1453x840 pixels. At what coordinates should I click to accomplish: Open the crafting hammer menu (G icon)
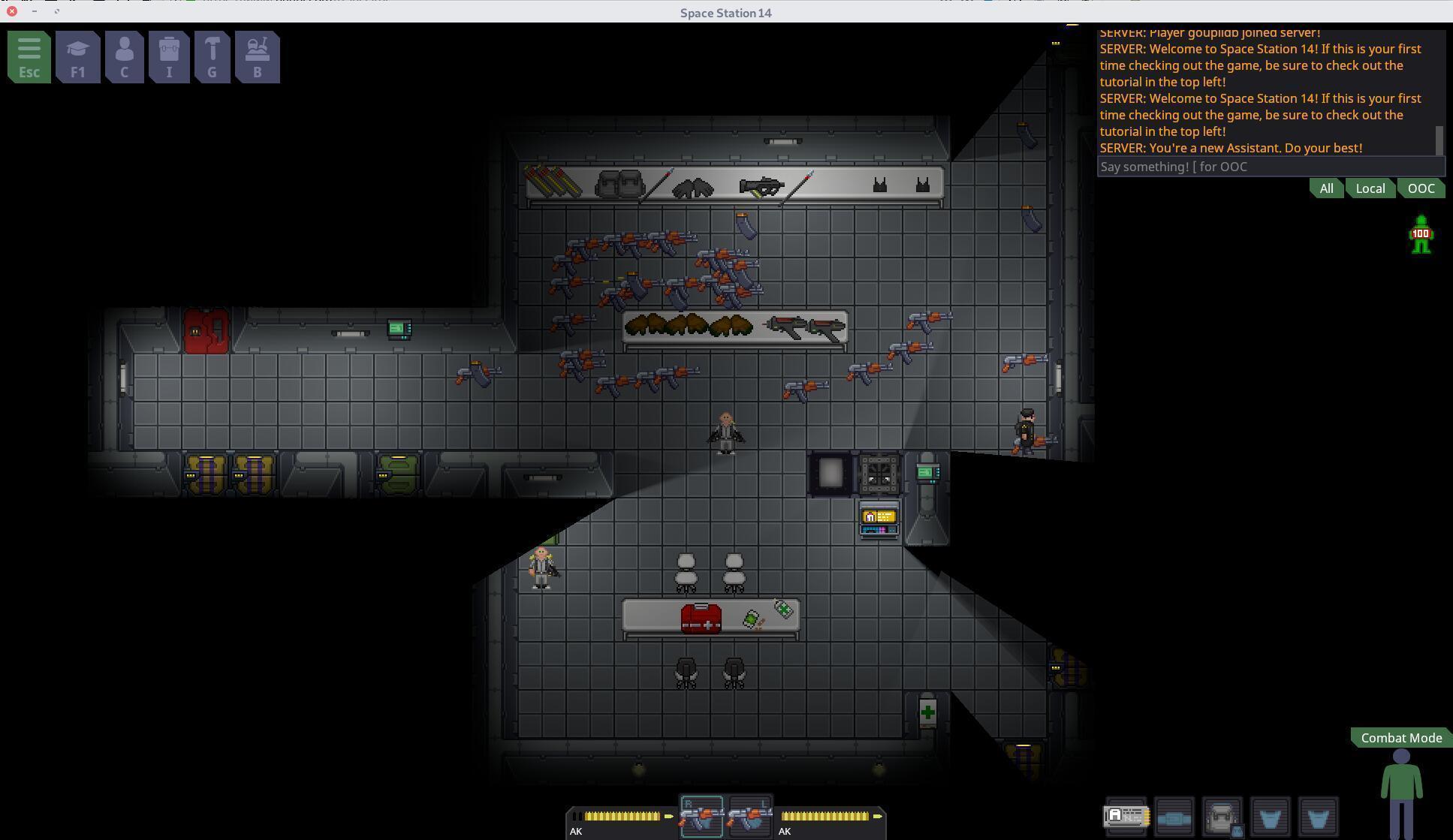pos(213,56)
